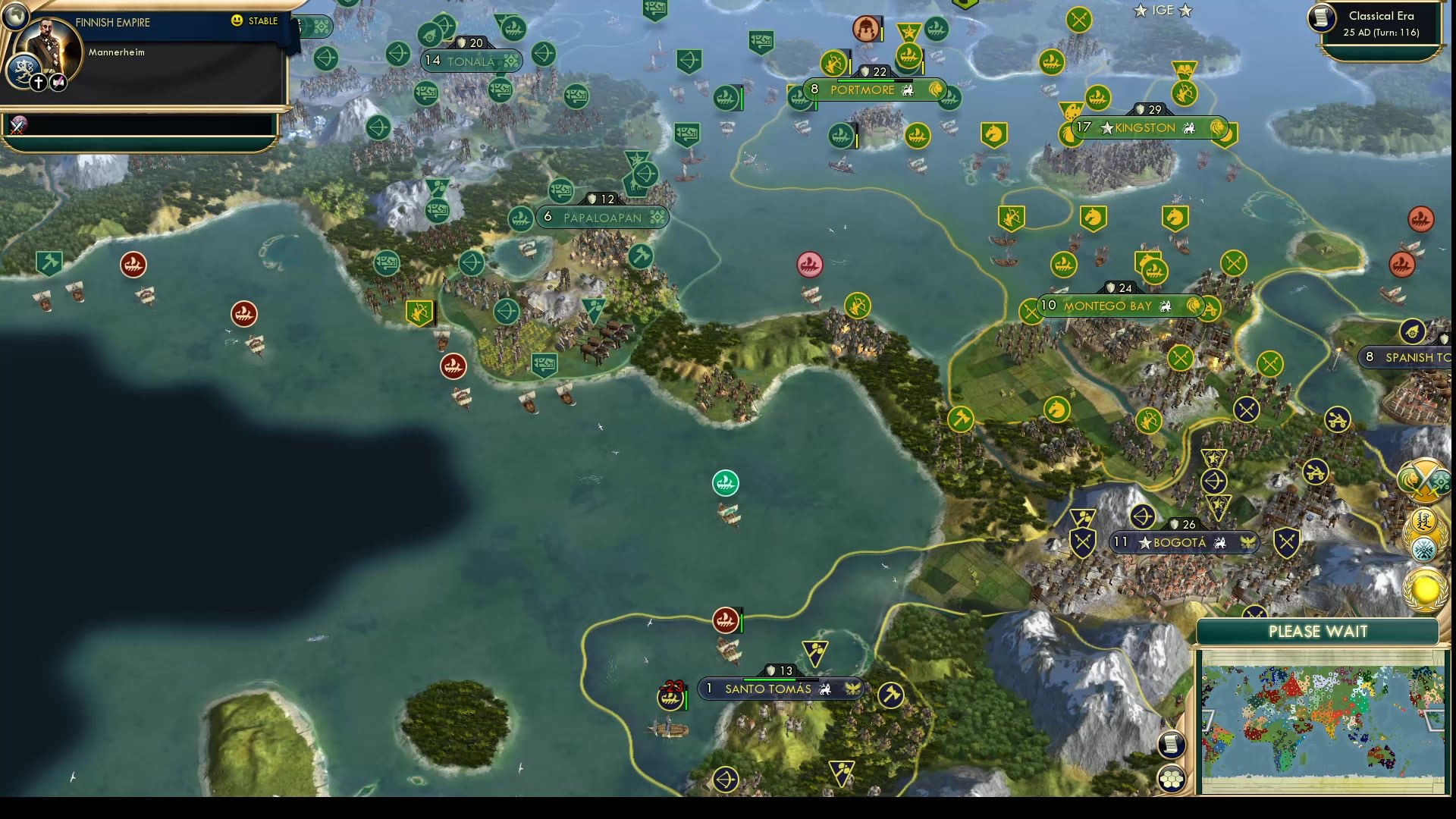Expand the Kingston city banner

[x=1140, y=127]
